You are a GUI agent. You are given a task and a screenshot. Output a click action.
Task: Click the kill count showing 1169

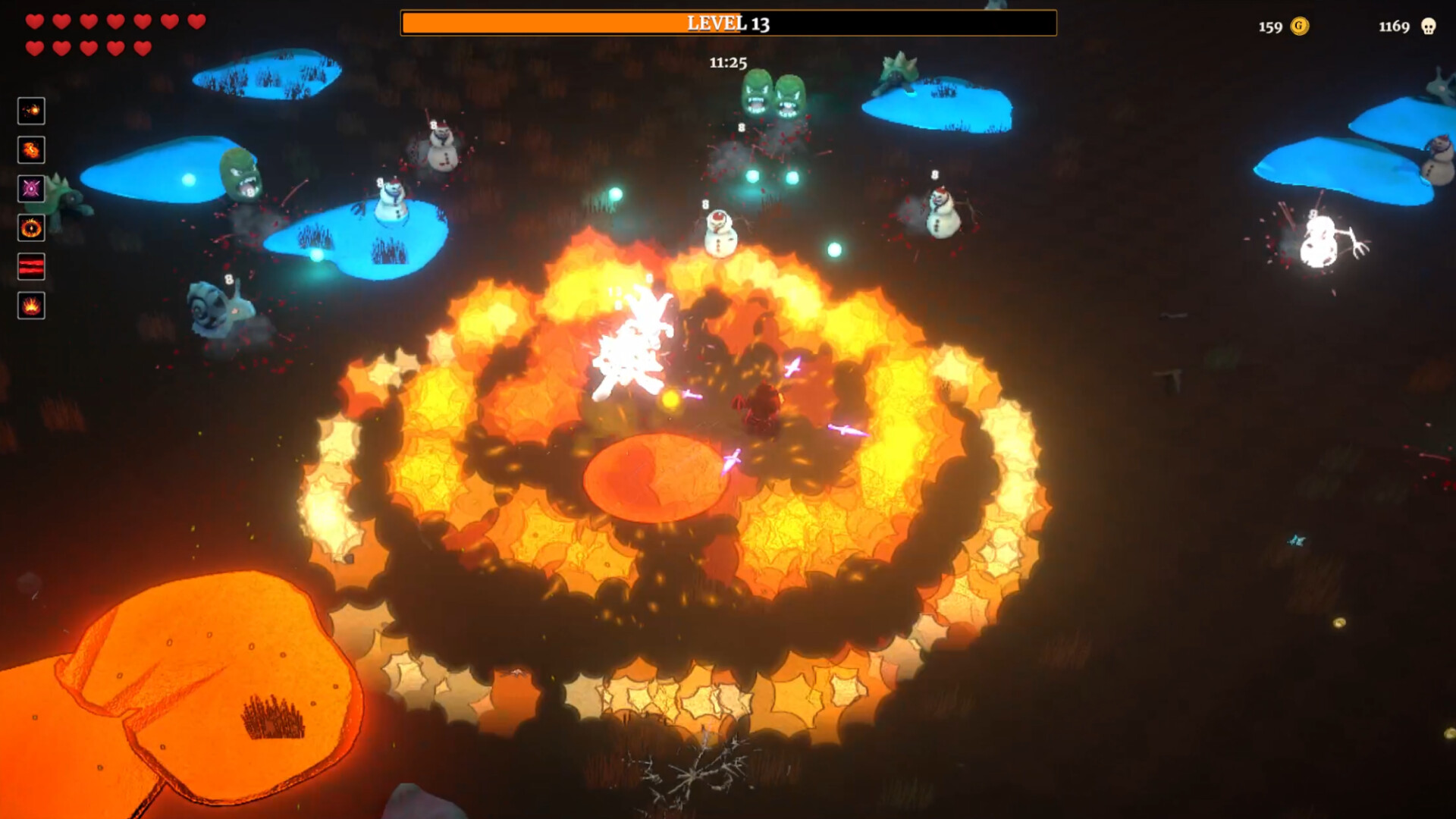(x=1392, y=28)
